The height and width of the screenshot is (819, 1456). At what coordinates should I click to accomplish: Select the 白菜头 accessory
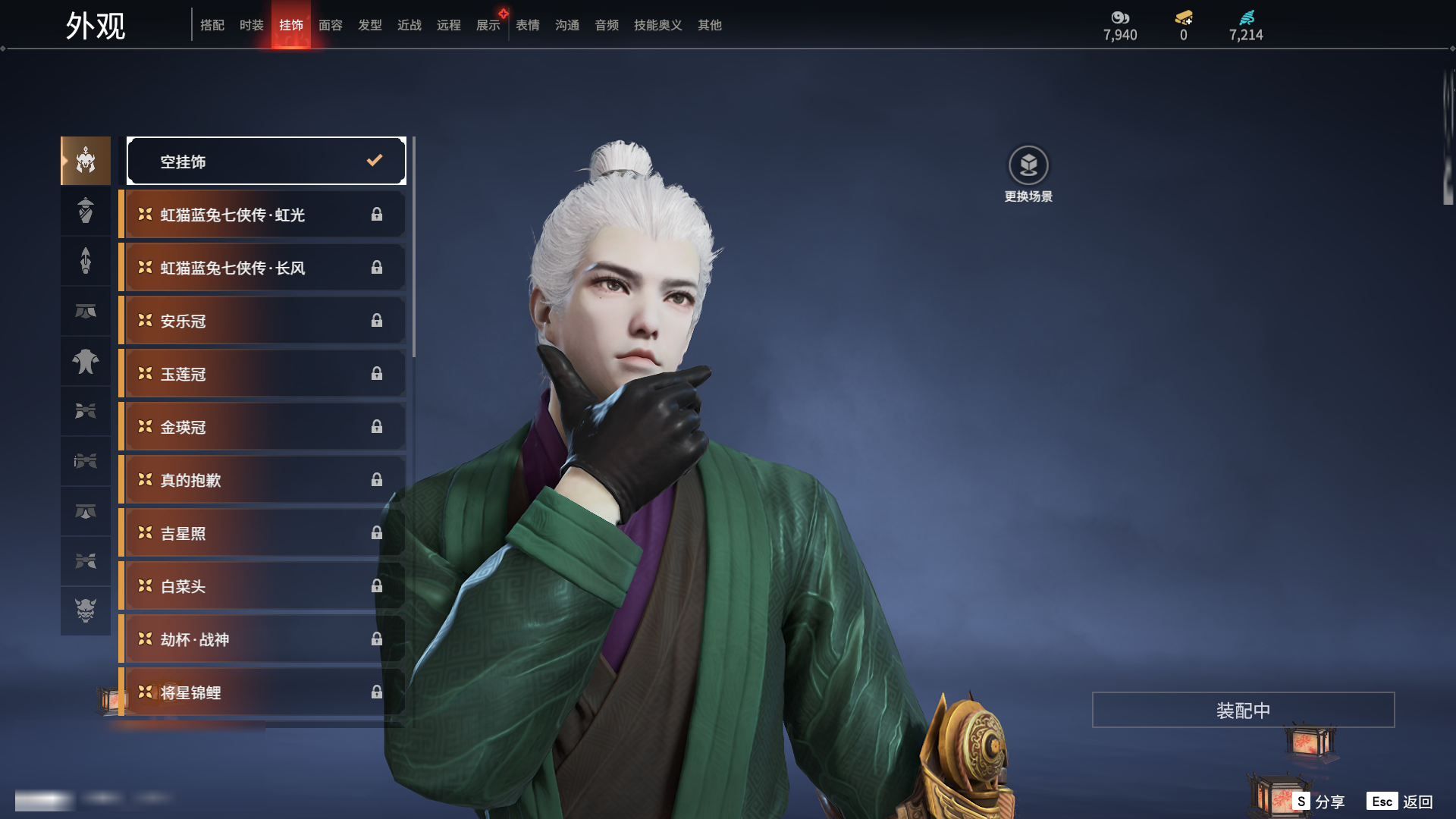(x=262, y=586)
